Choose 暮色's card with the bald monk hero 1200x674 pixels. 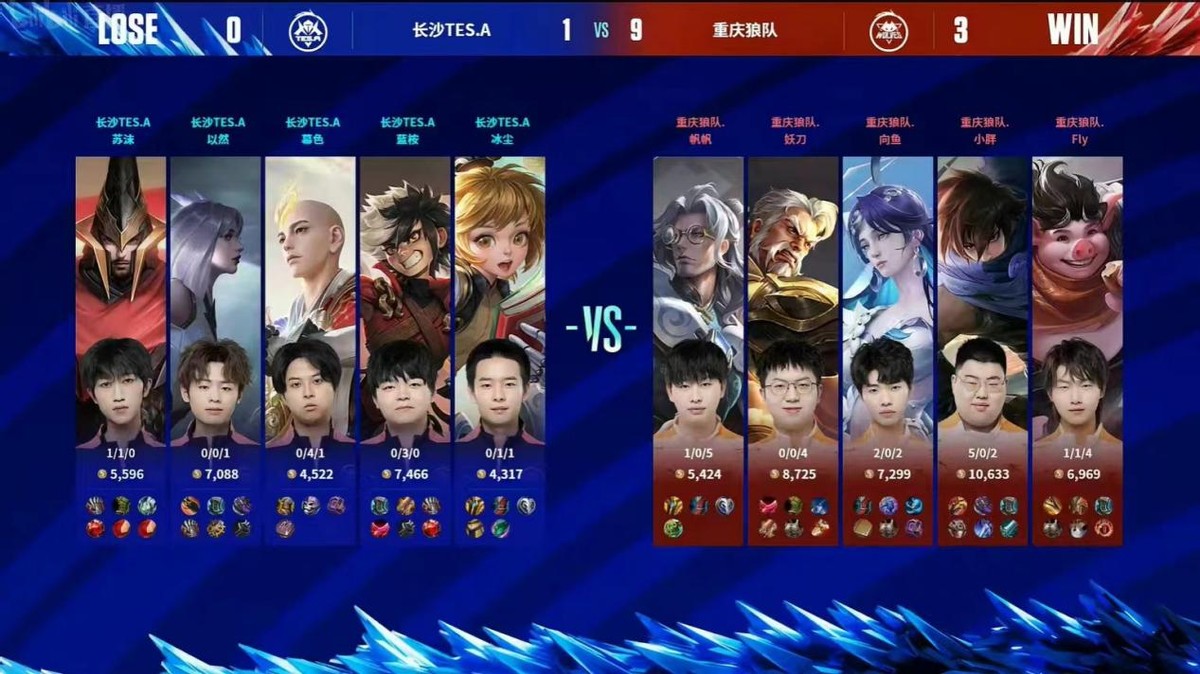310,300
